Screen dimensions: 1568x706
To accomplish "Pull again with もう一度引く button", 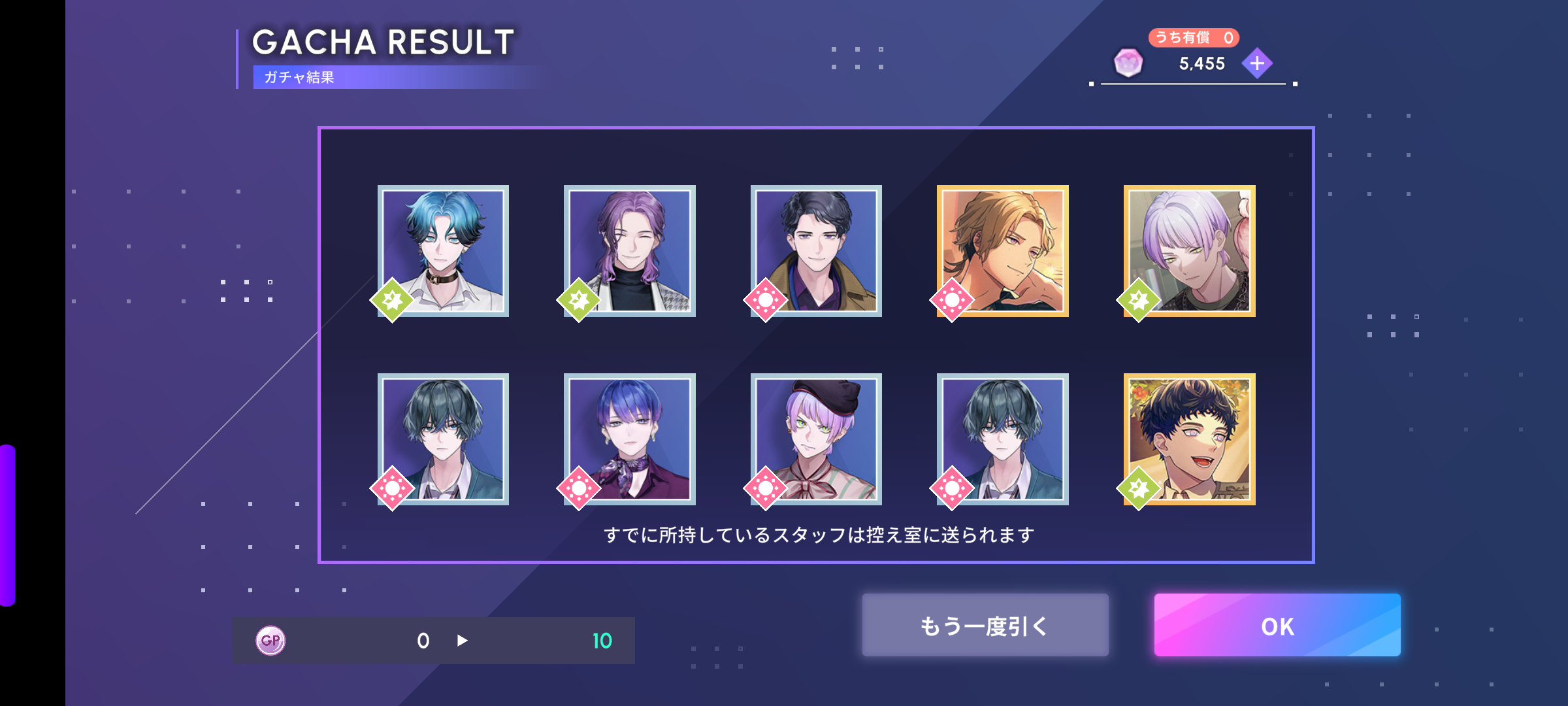I will [x=985, y=625].
